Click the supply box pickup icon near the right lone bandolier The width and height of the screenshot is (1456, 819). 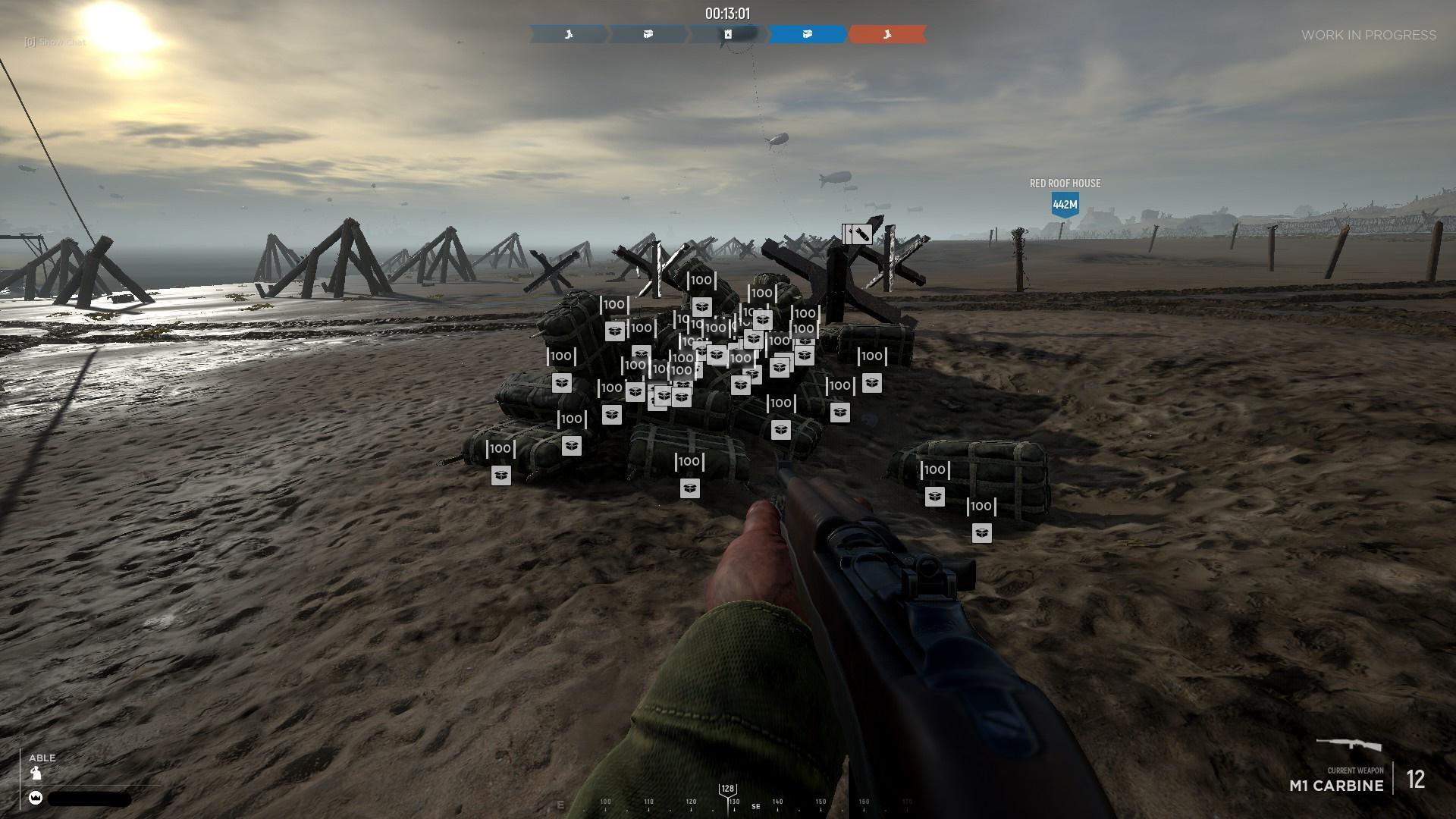[x=935, y=497]
